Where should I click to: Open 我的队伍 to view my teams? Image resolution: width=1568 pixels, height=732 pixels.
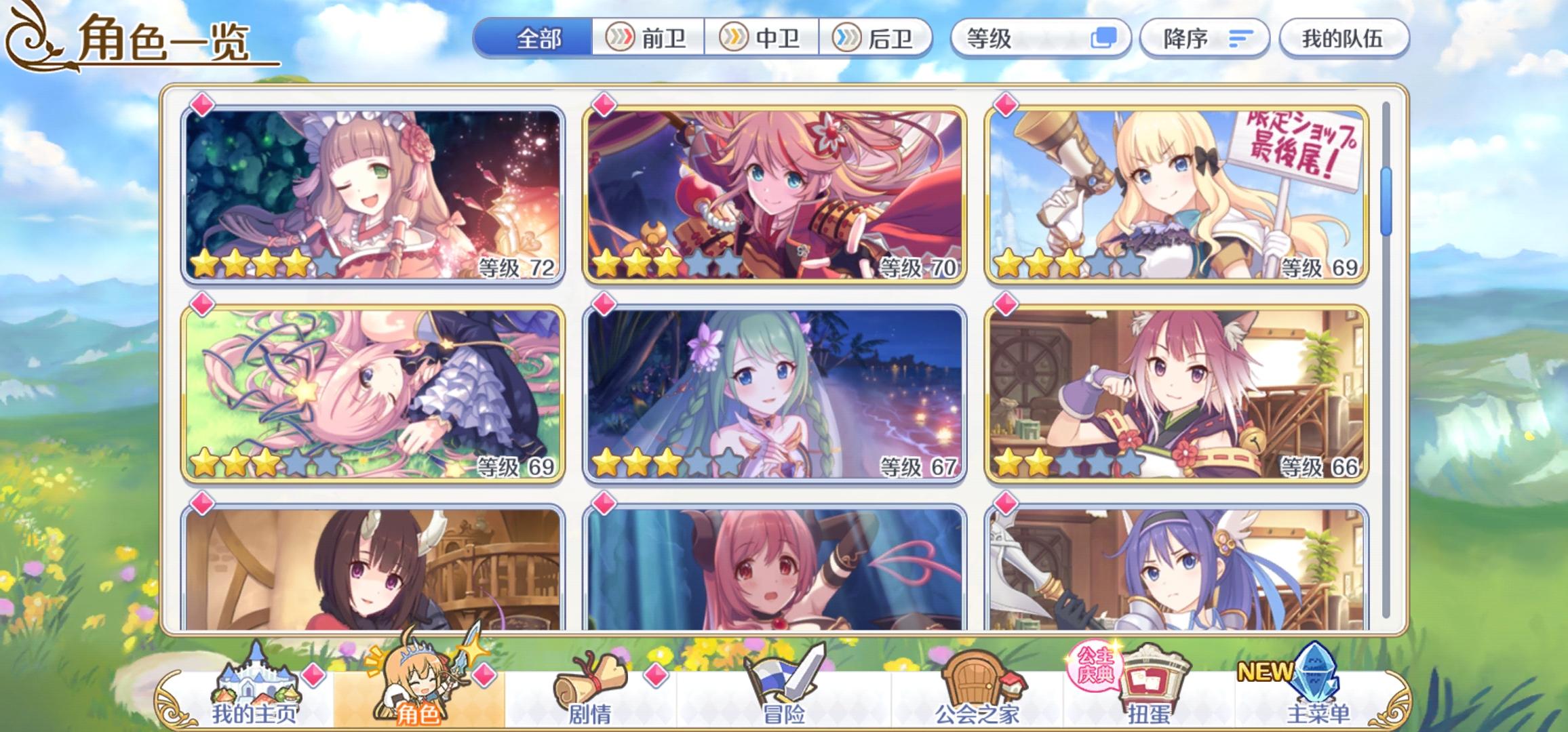pos(1346,39)
